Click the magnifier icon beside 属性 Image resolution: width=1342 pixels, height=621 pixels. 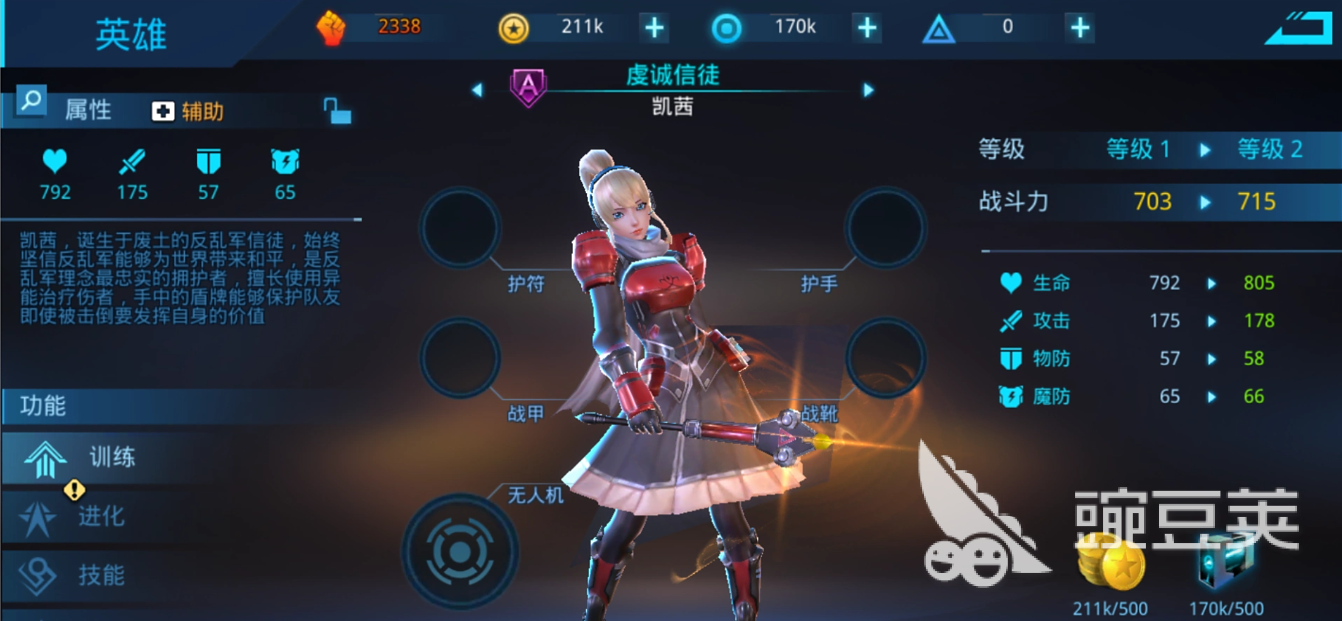(x=32, y=100)
